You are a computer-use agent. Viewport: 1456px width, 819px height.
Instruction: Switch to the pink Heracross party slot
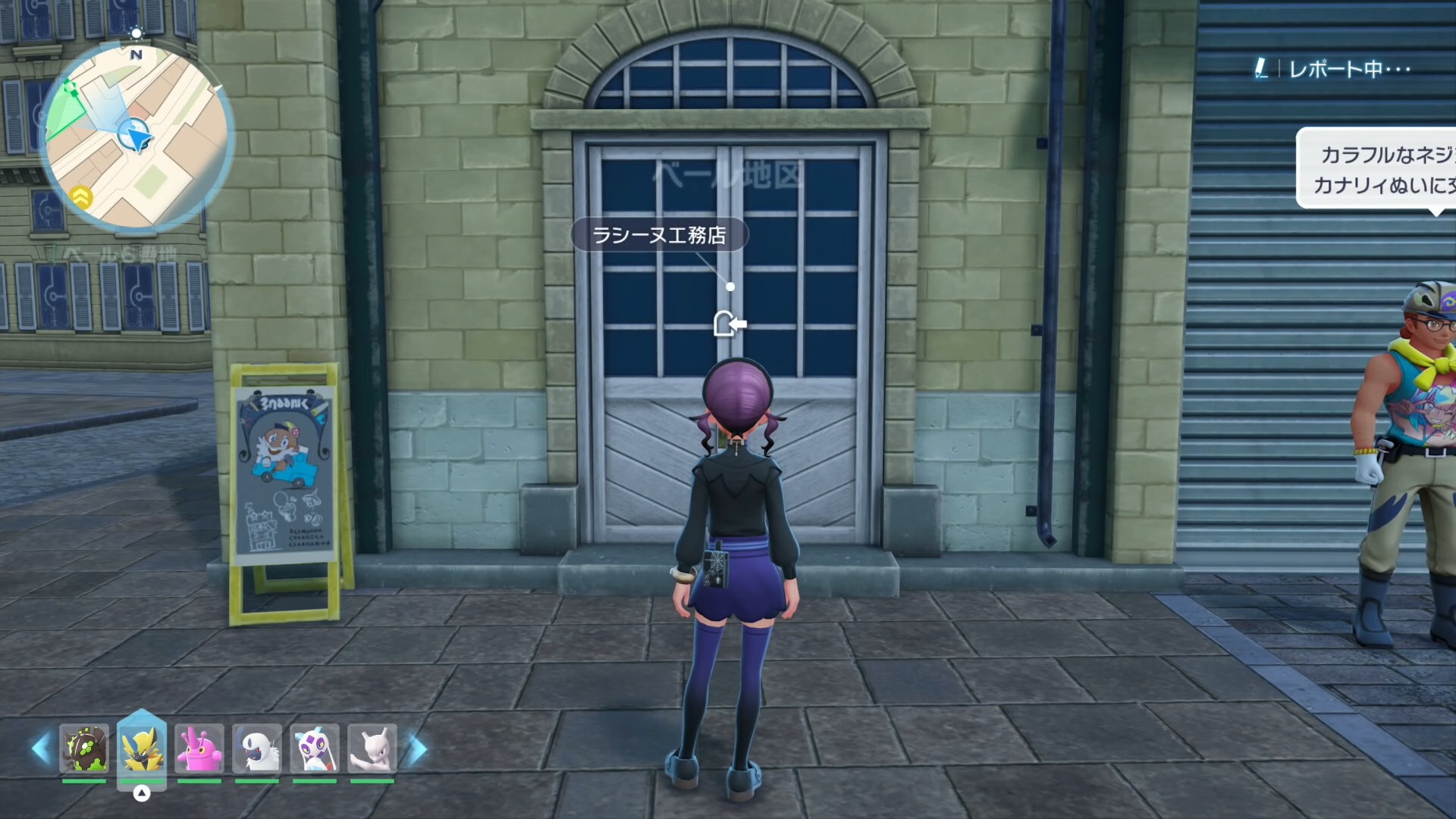(199, 748)
